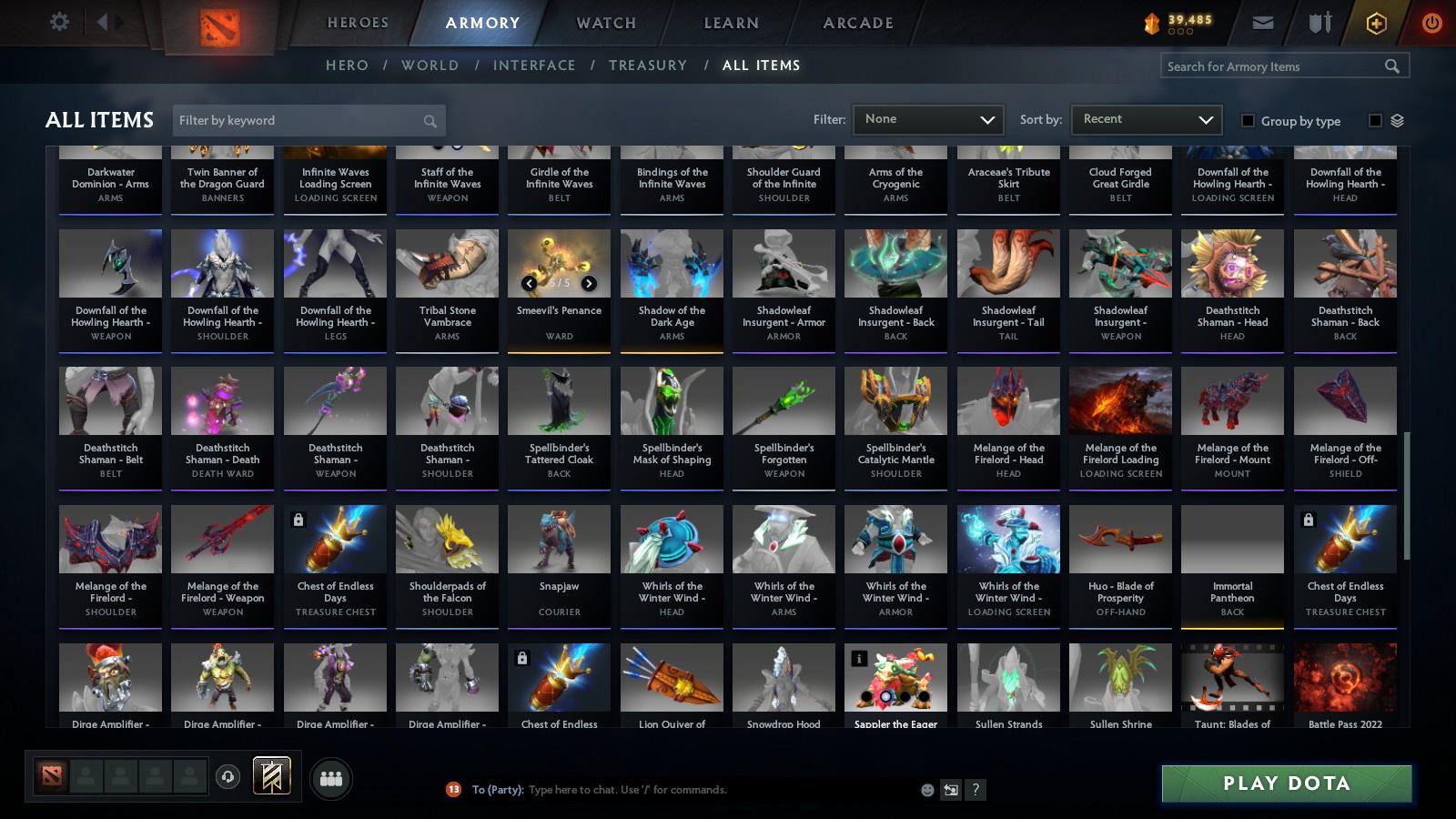Screen dimensions: 1456x819
Task: Click the ALL ITEMS breadcrumb link
Action: point(761,65)
